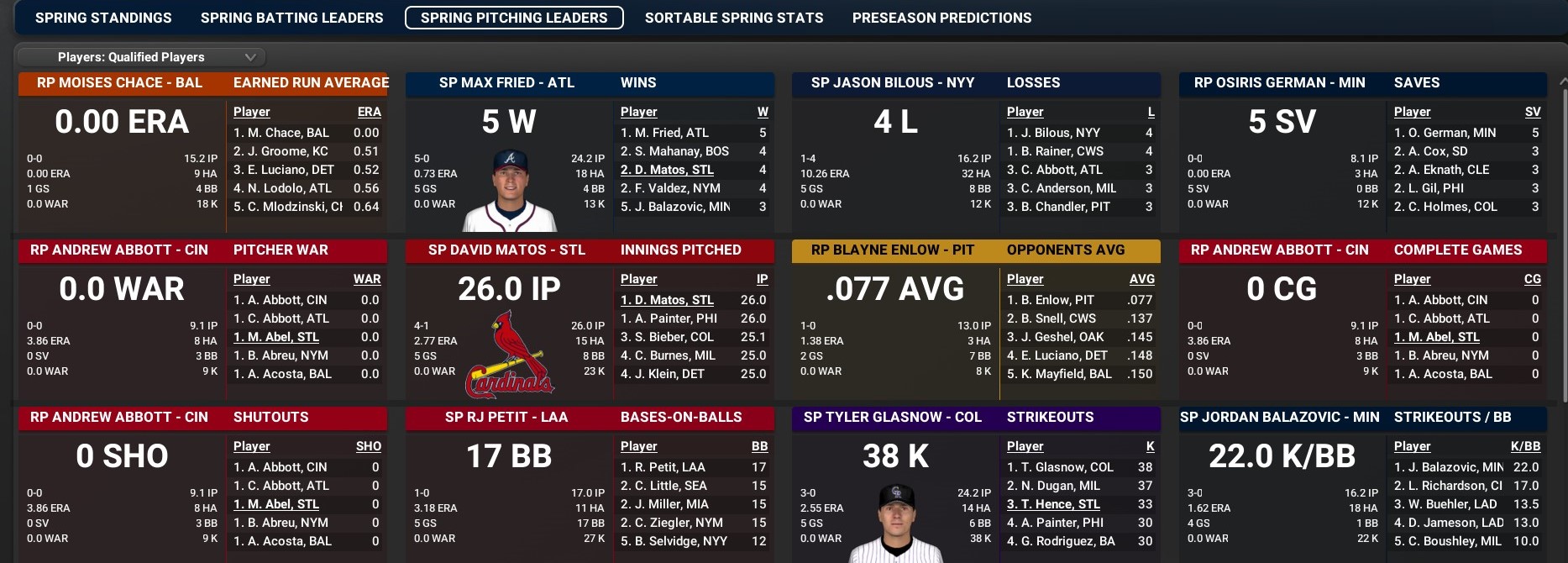The width and height of the screenshot is (1568, 563).
Task: Show the Preseason Predictions tab
Action: [941, 18]
